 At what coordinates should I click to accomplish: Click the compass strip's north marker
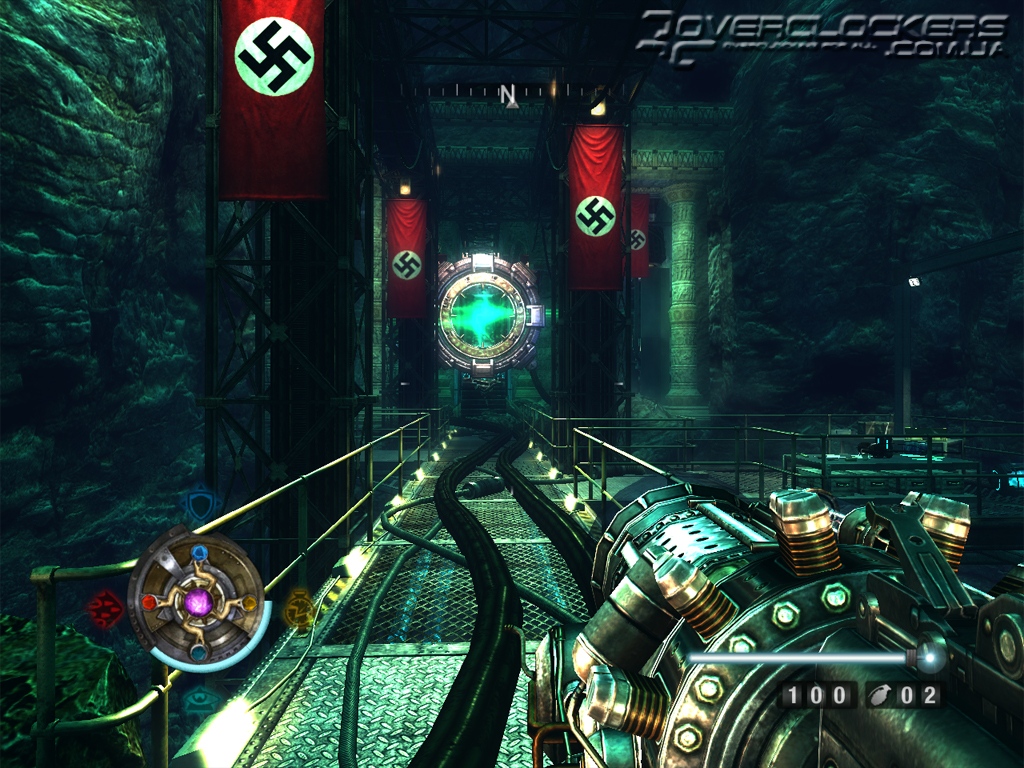[x=508, y=95]
